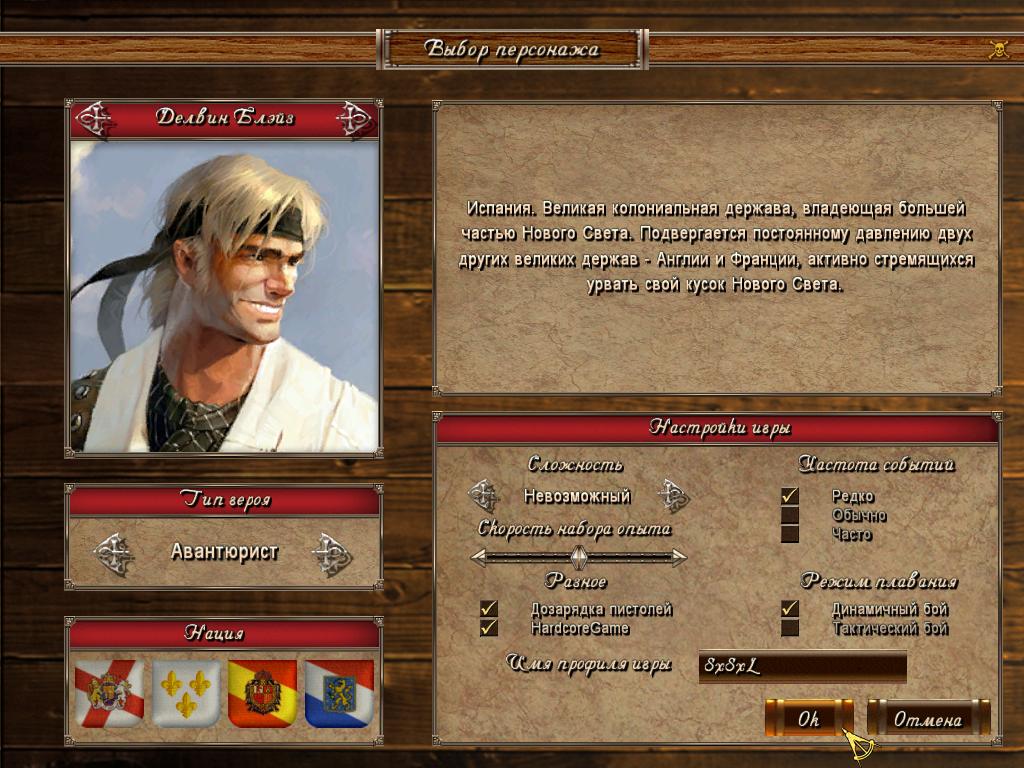Click the game profile name field
Image resolution: width=1024 pixels, height=768 pixels.
tap(802, 666)
